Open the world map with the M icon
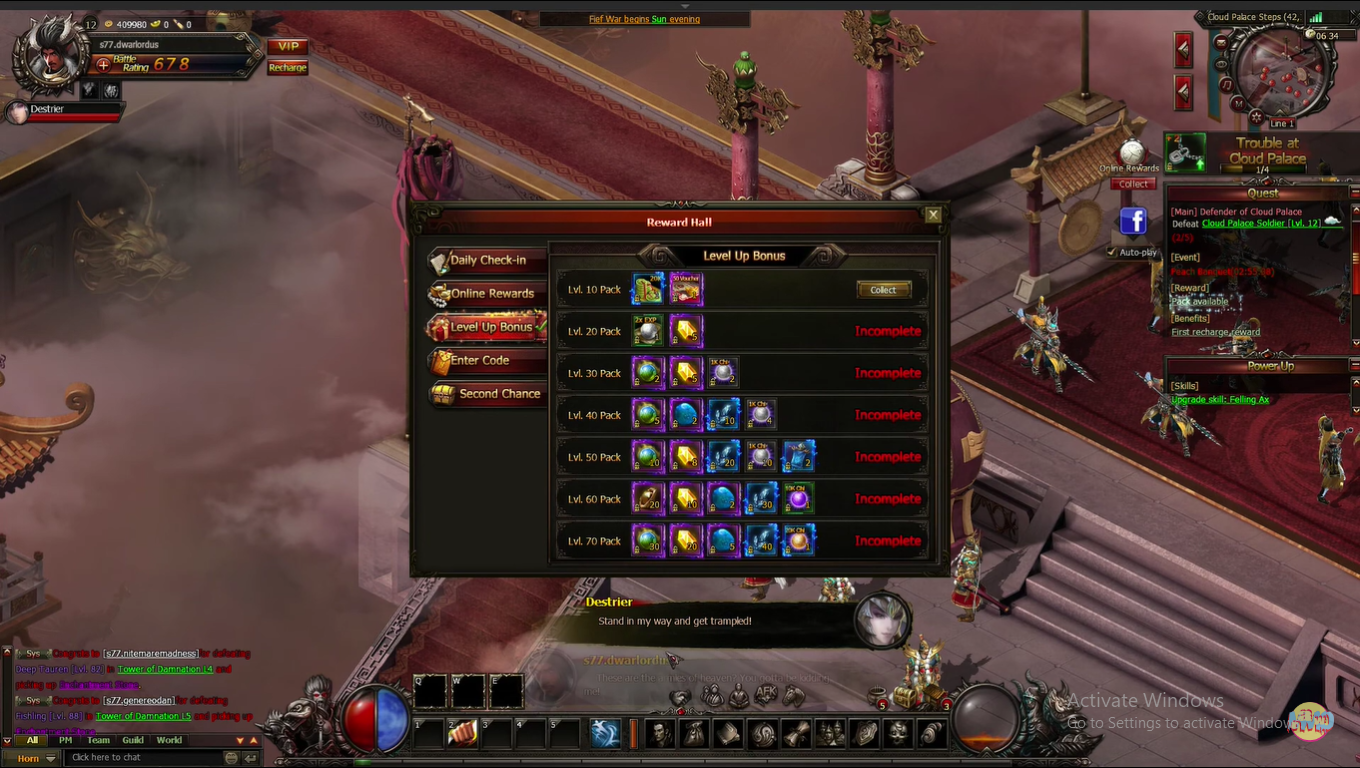1360x768 pixels. pos(1238,102)
